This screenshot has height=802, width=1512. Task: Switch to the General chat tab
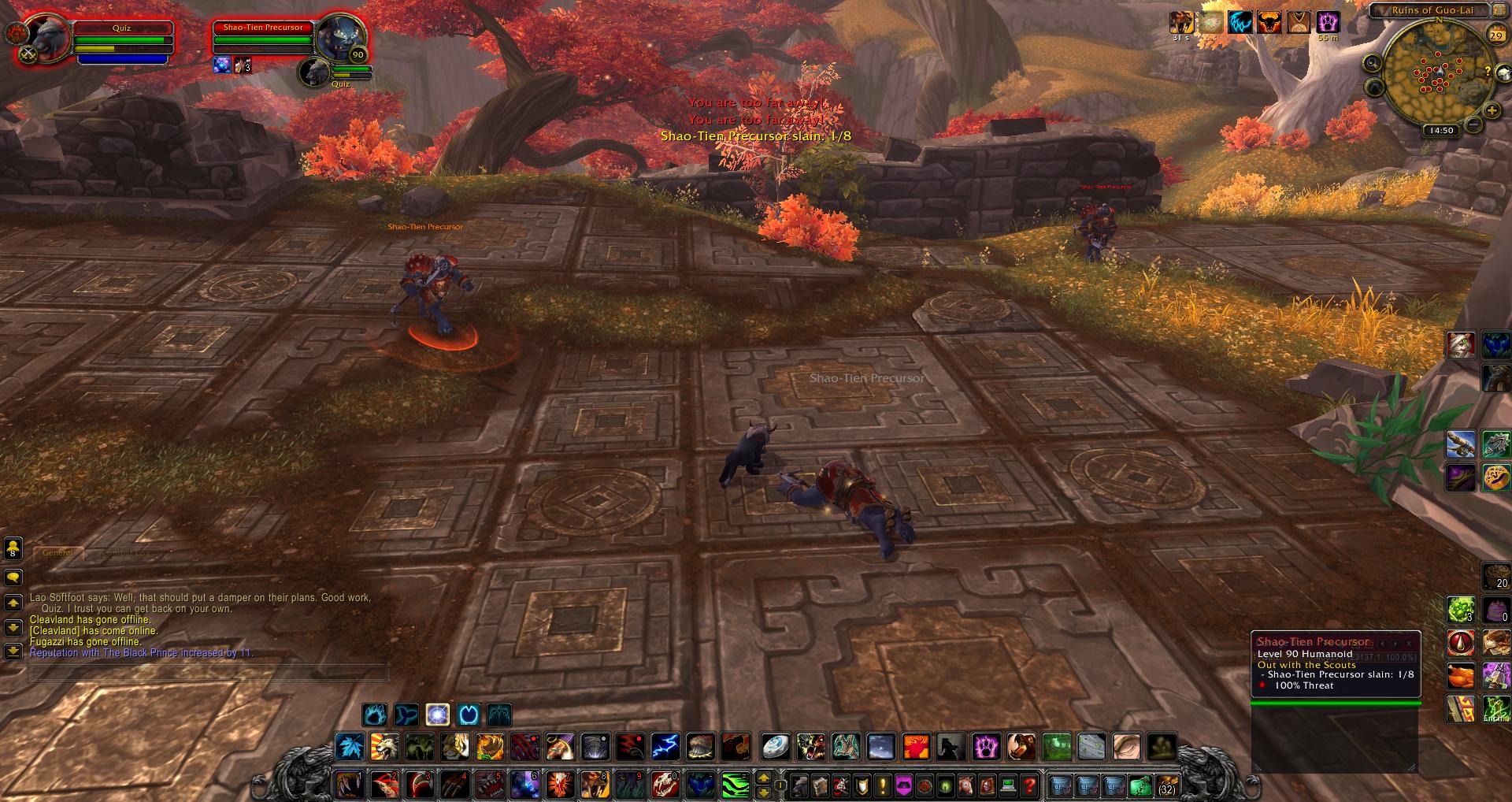point(58,553)
